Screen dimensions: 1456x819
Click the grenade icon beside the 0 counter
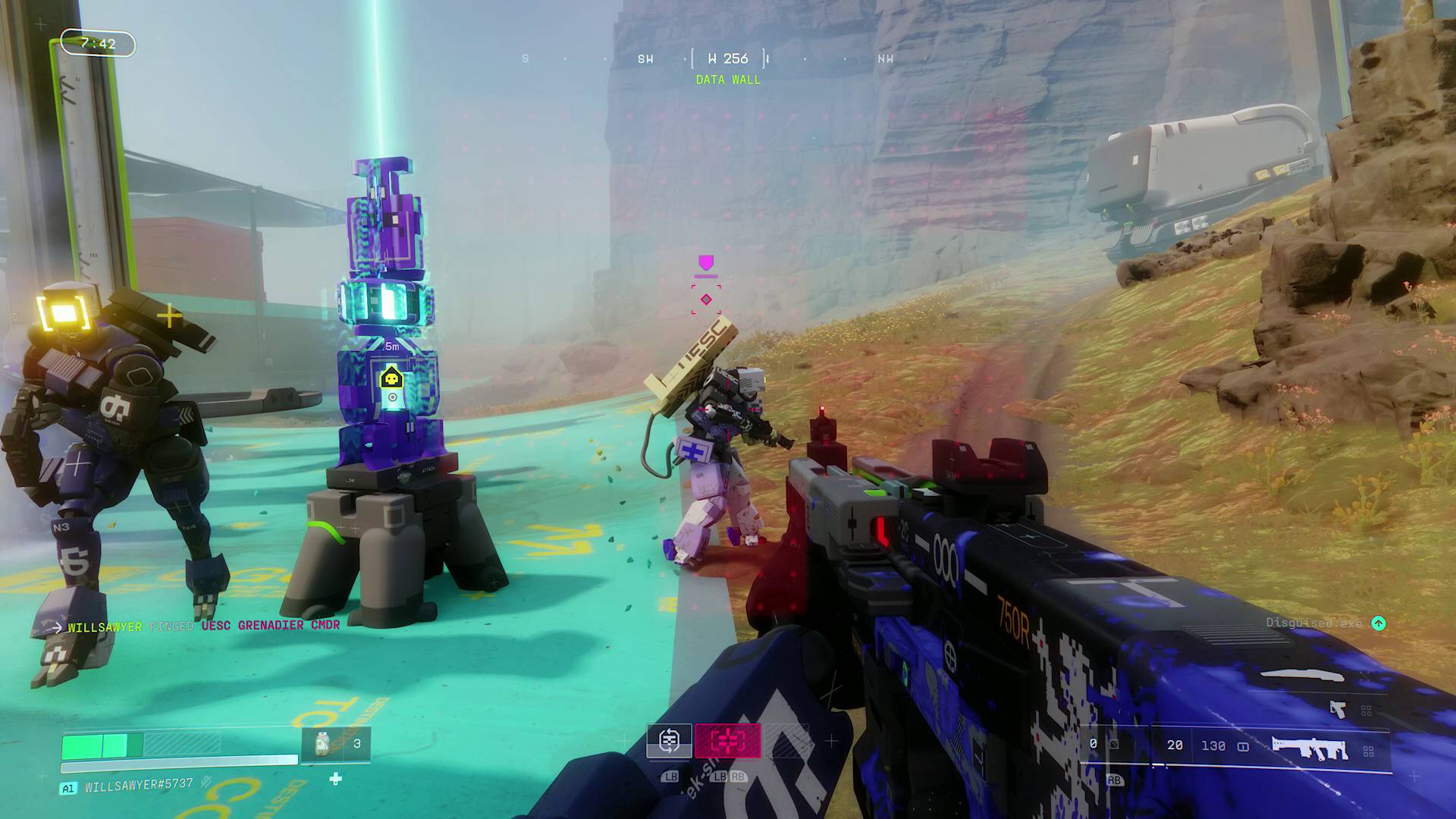[1113, 745]
